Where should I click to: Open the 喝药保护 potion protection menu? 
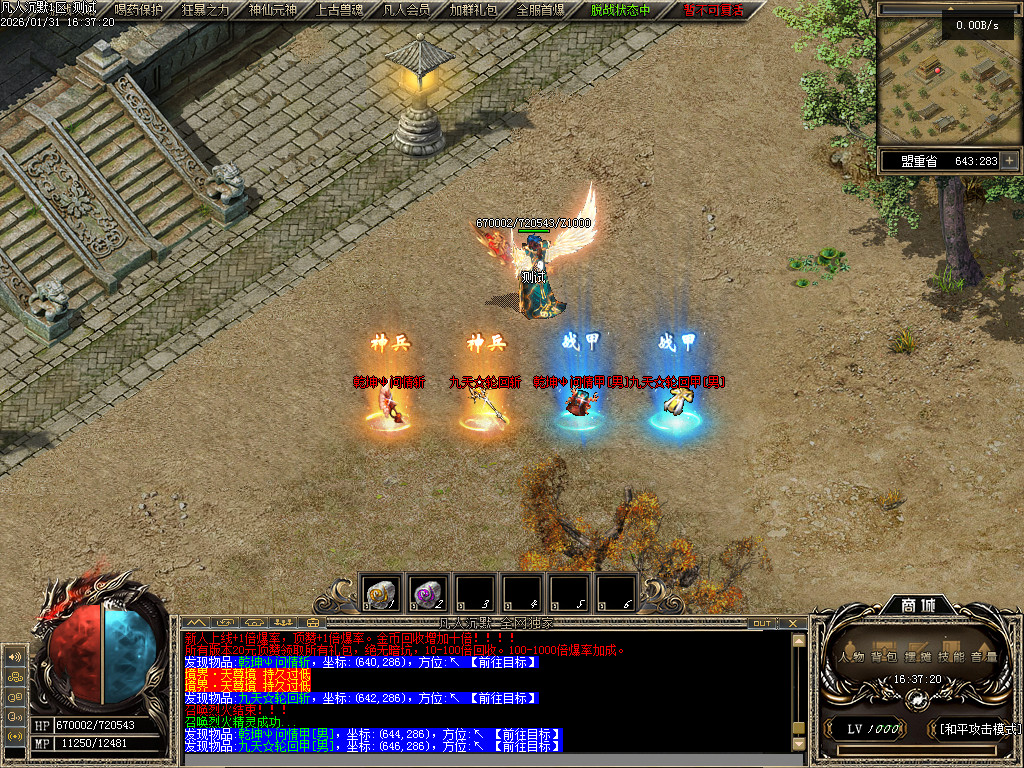(139, 10)
